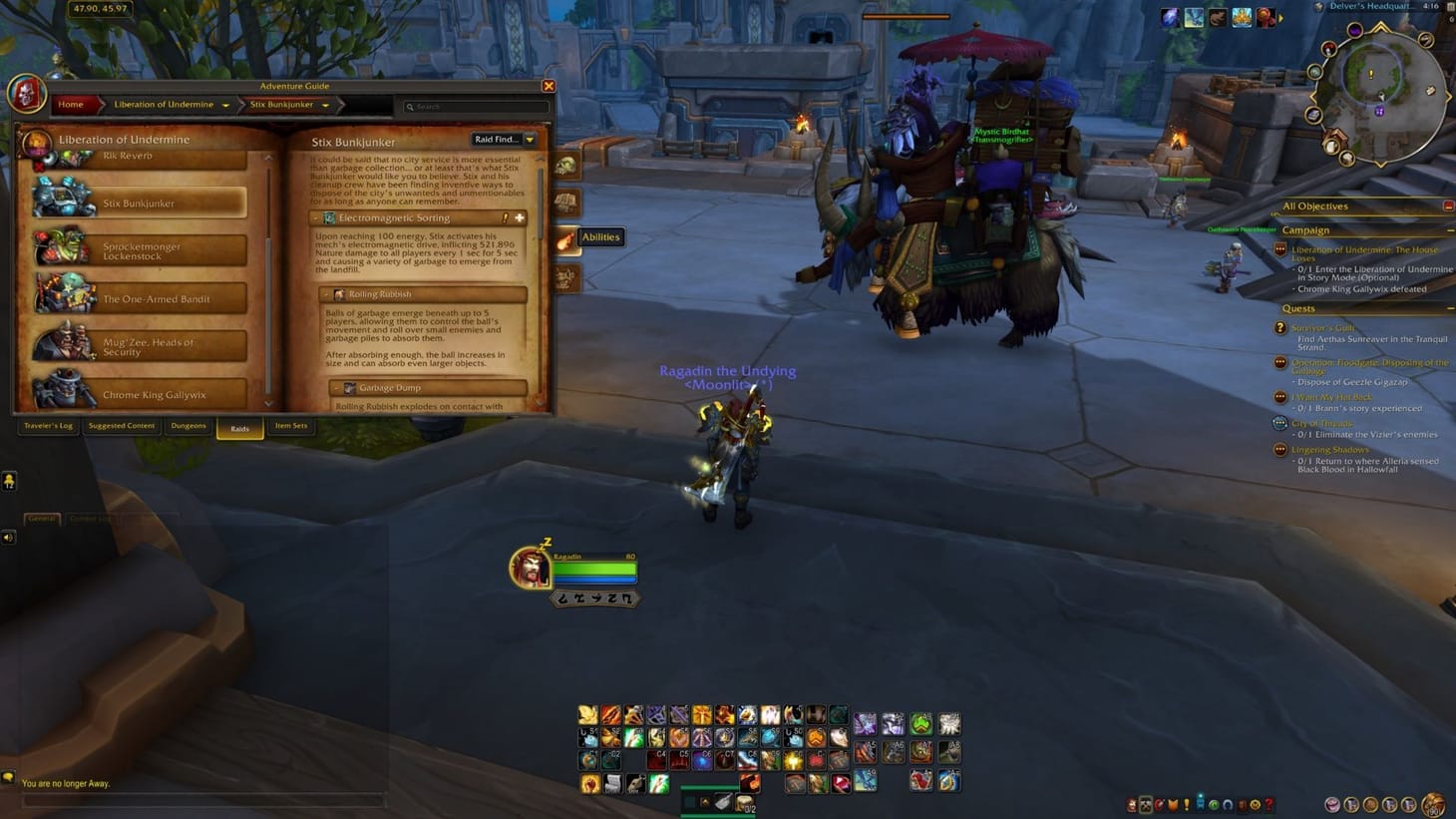Expand the Rolling Rubbish section
1456x819 pixels.
click(327, 294)
